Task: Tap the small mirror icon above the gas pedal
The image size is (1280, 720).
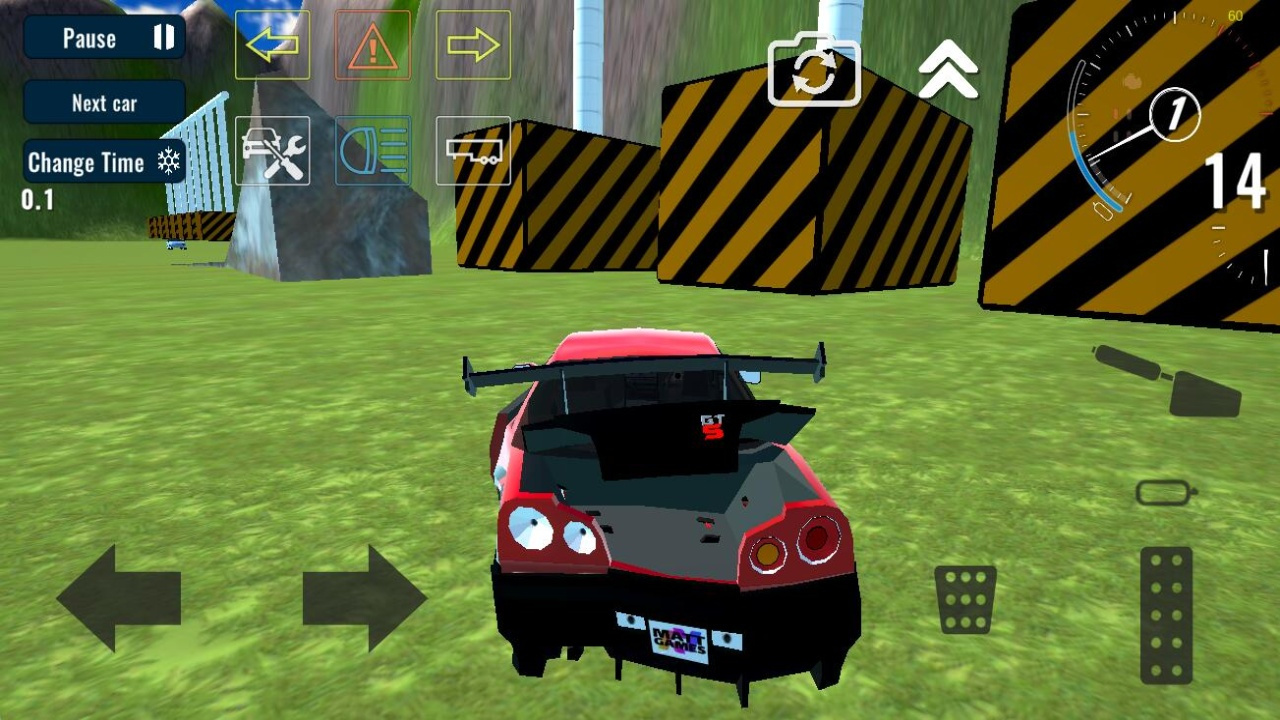Action: coord(1166,492)
